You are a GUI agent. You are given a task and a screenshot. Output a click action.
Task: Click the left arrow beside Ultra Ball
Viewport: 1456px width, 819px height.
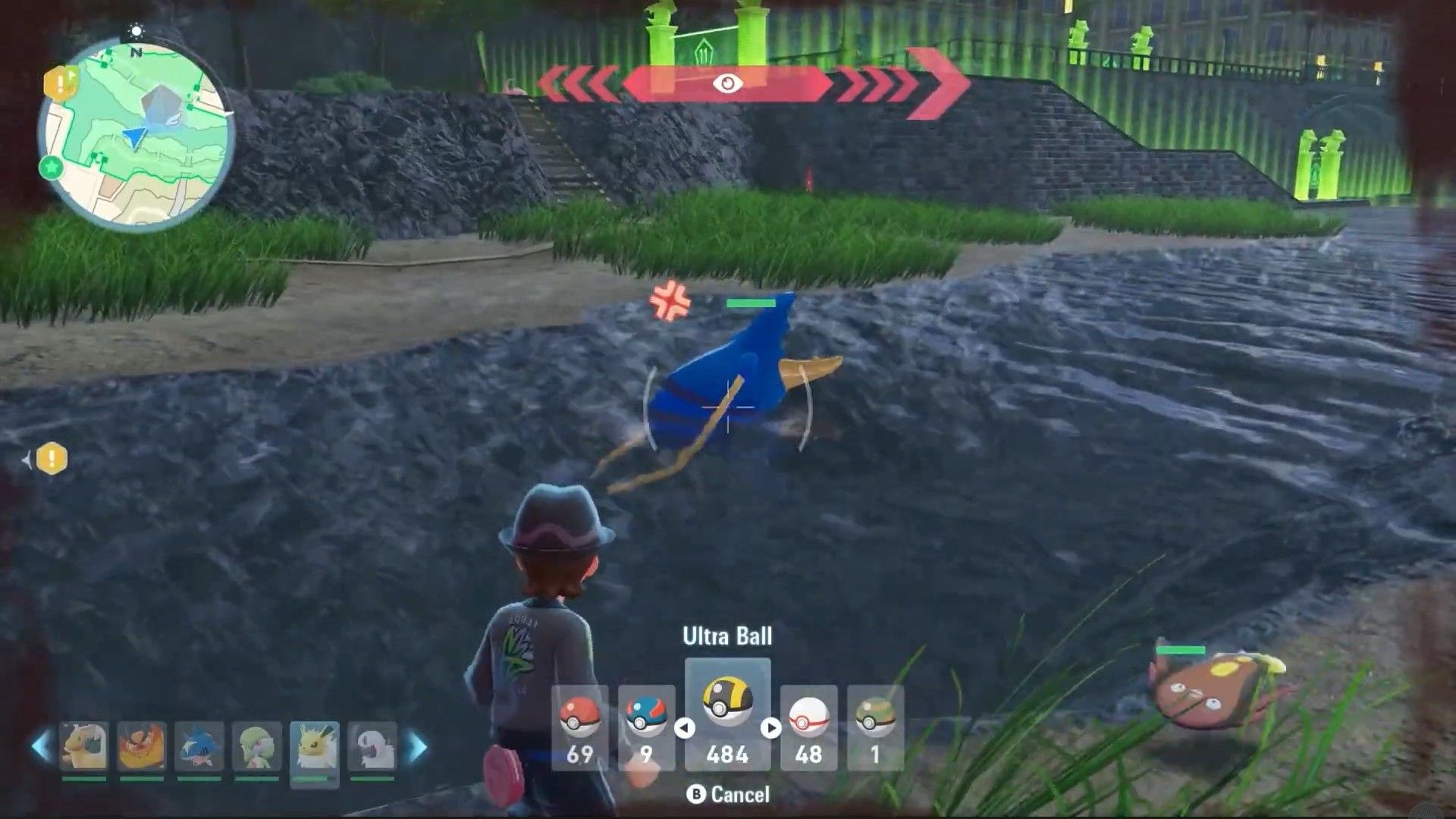(x=684, y=728)
